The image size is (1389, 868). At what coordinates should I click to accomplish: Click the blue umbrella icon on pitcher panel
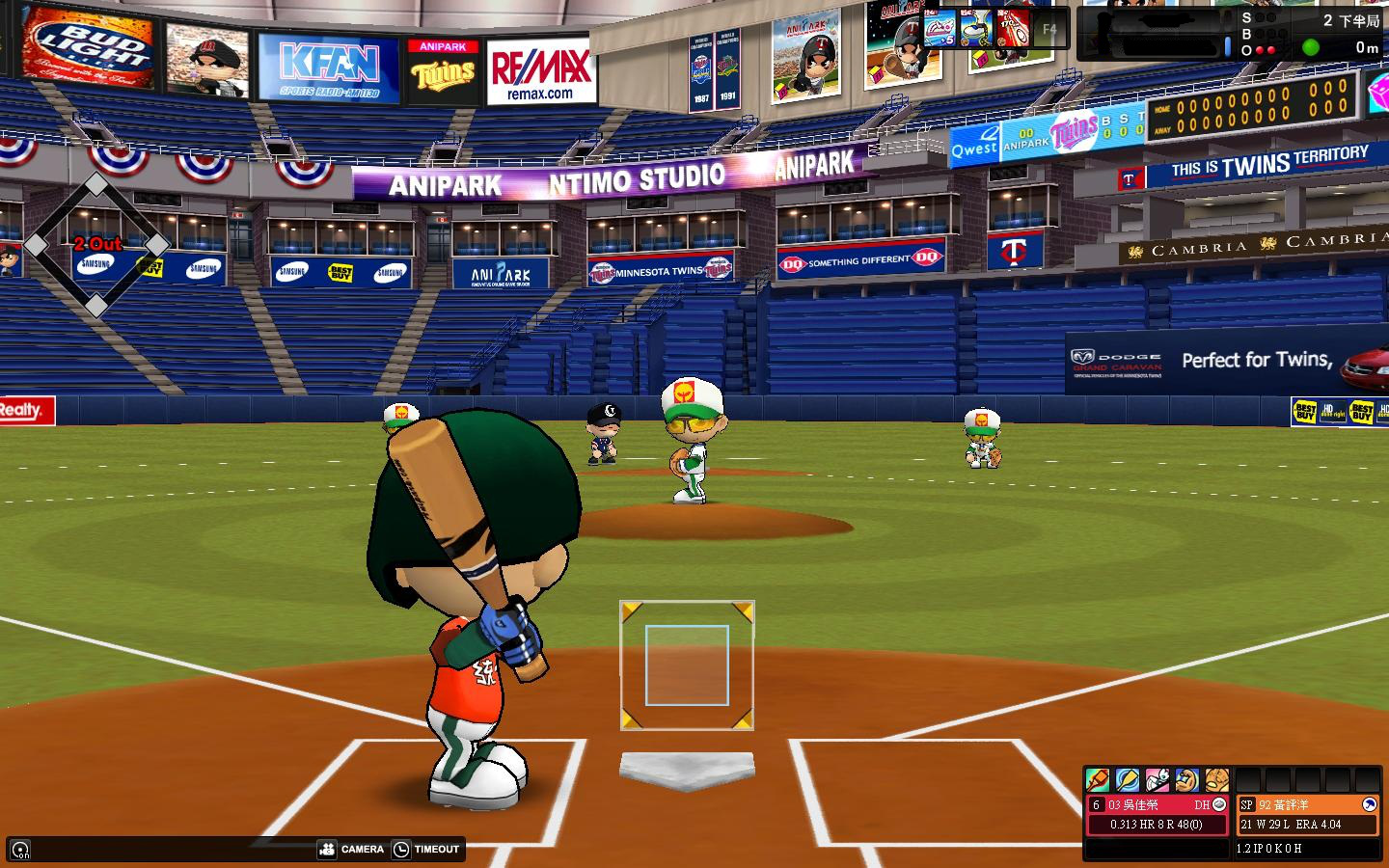tap(1369, 804)
